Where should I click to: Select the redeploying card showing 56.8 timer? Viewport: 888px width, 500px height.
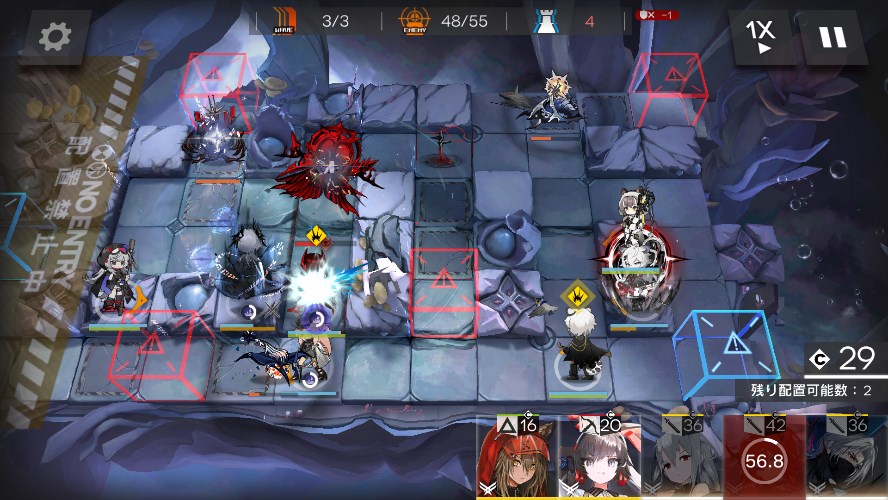[x=764, y=458]
